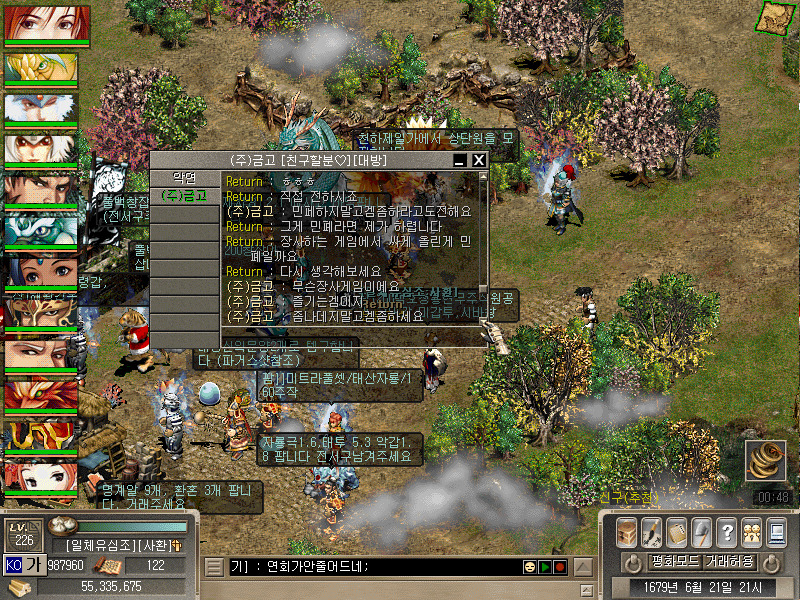Screen dimensions: 800x600
Task: Click the axe icon in the menu bar
Action: (x=701, y=532)
